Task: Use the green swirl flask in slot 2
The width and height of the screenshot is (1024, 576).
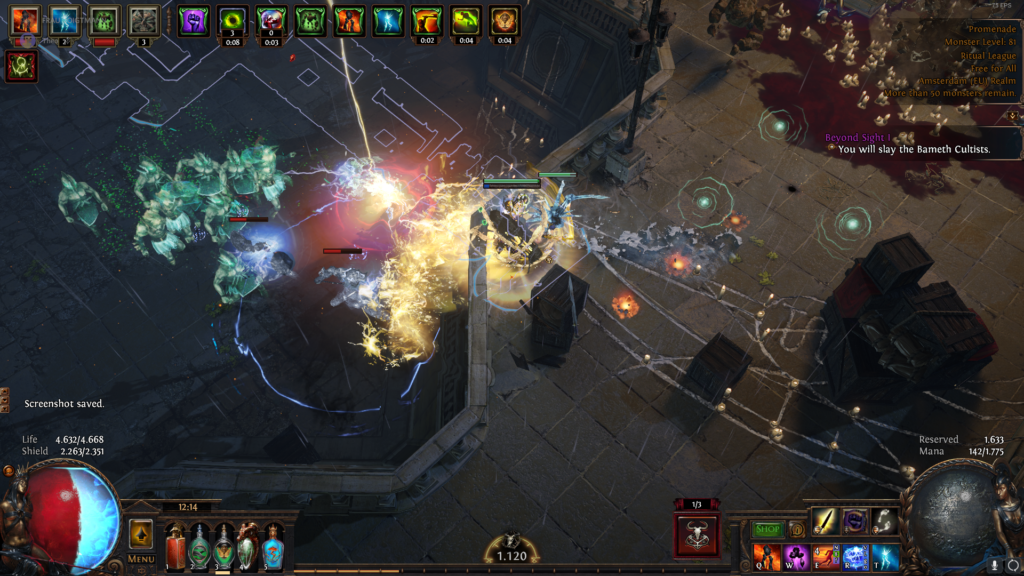Action: pyautogui.click(x=200, y=547)
